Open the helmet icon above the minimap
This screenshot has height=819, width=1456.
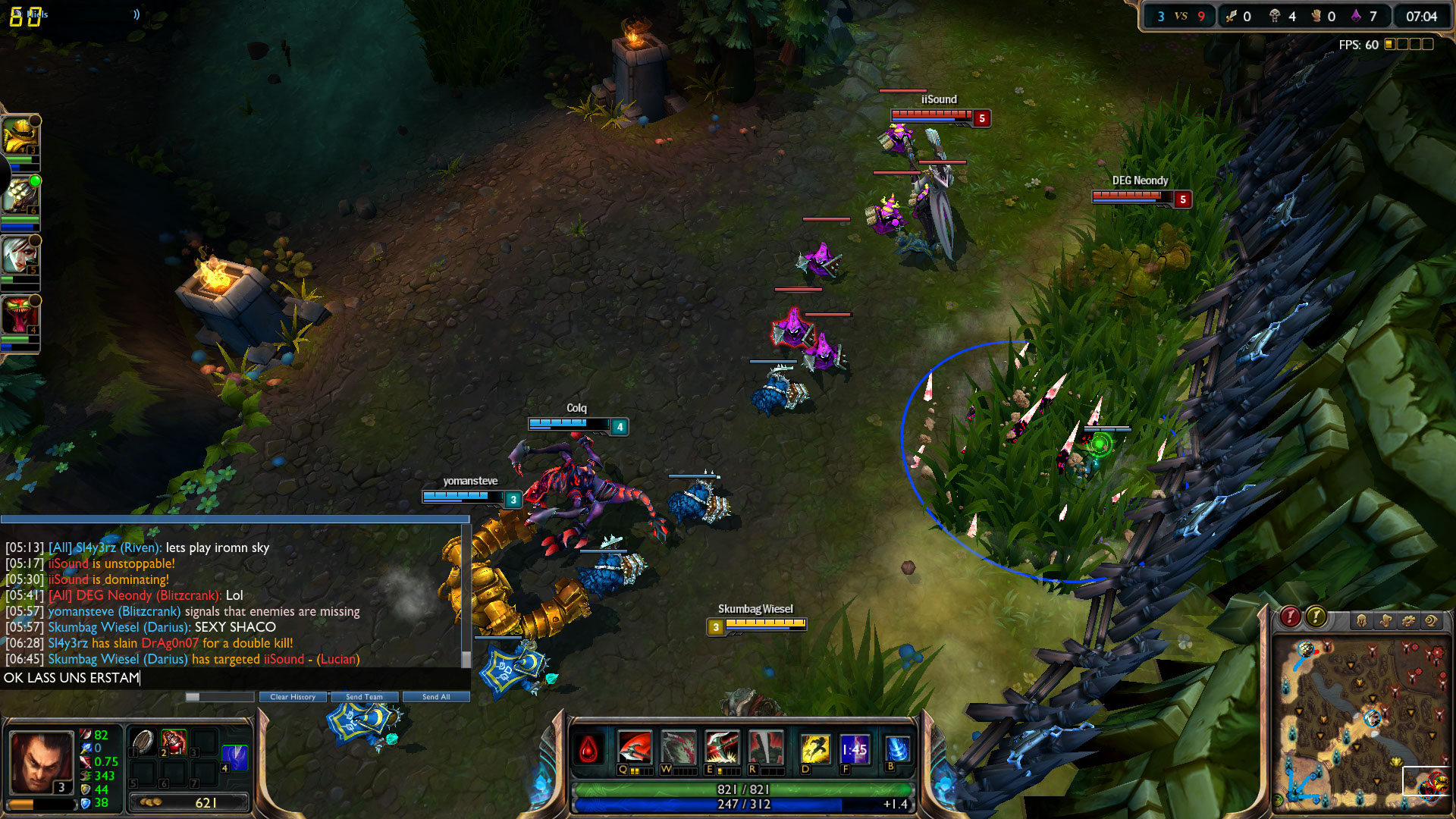tap(1362, 621)
